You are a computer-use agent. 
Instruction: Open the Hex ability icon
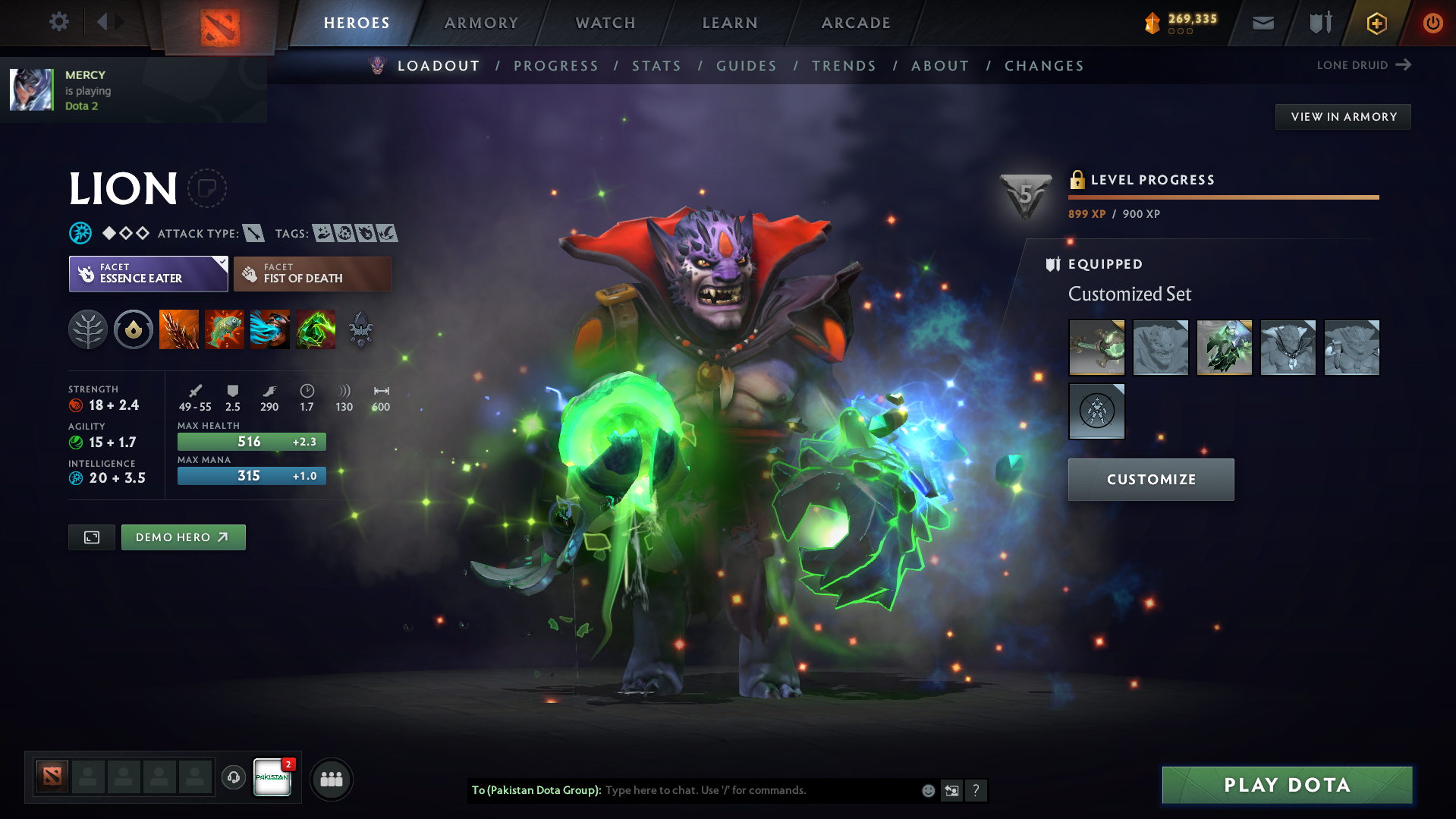(x=225, y=329)
